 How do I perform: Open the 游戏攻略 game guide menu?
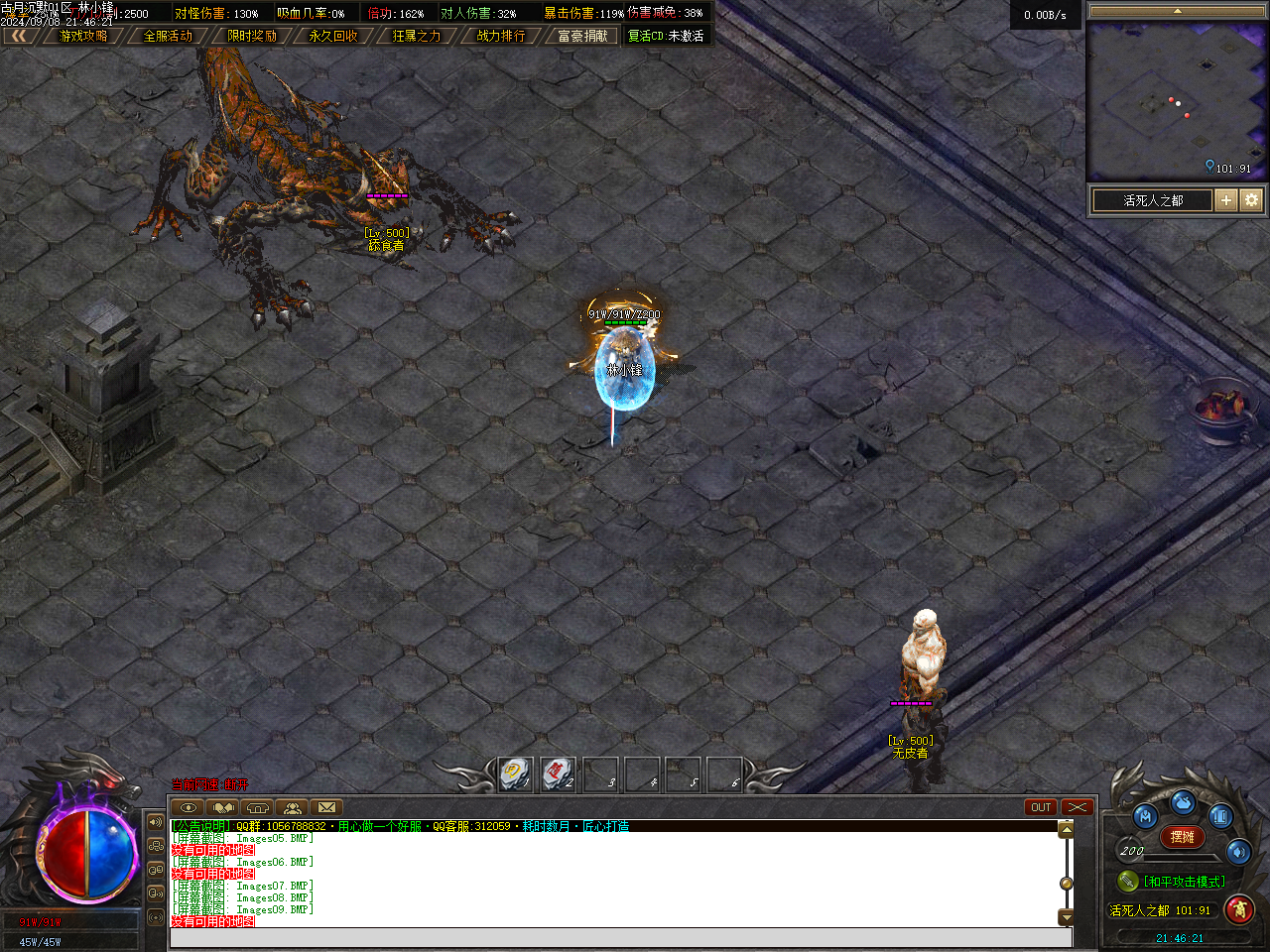tap(83, 36)
